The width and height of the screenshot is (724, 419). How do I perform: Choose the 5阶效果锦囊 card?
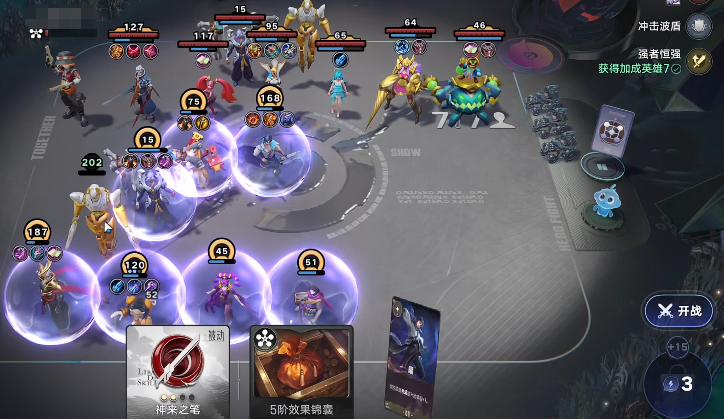coord(301,371)
